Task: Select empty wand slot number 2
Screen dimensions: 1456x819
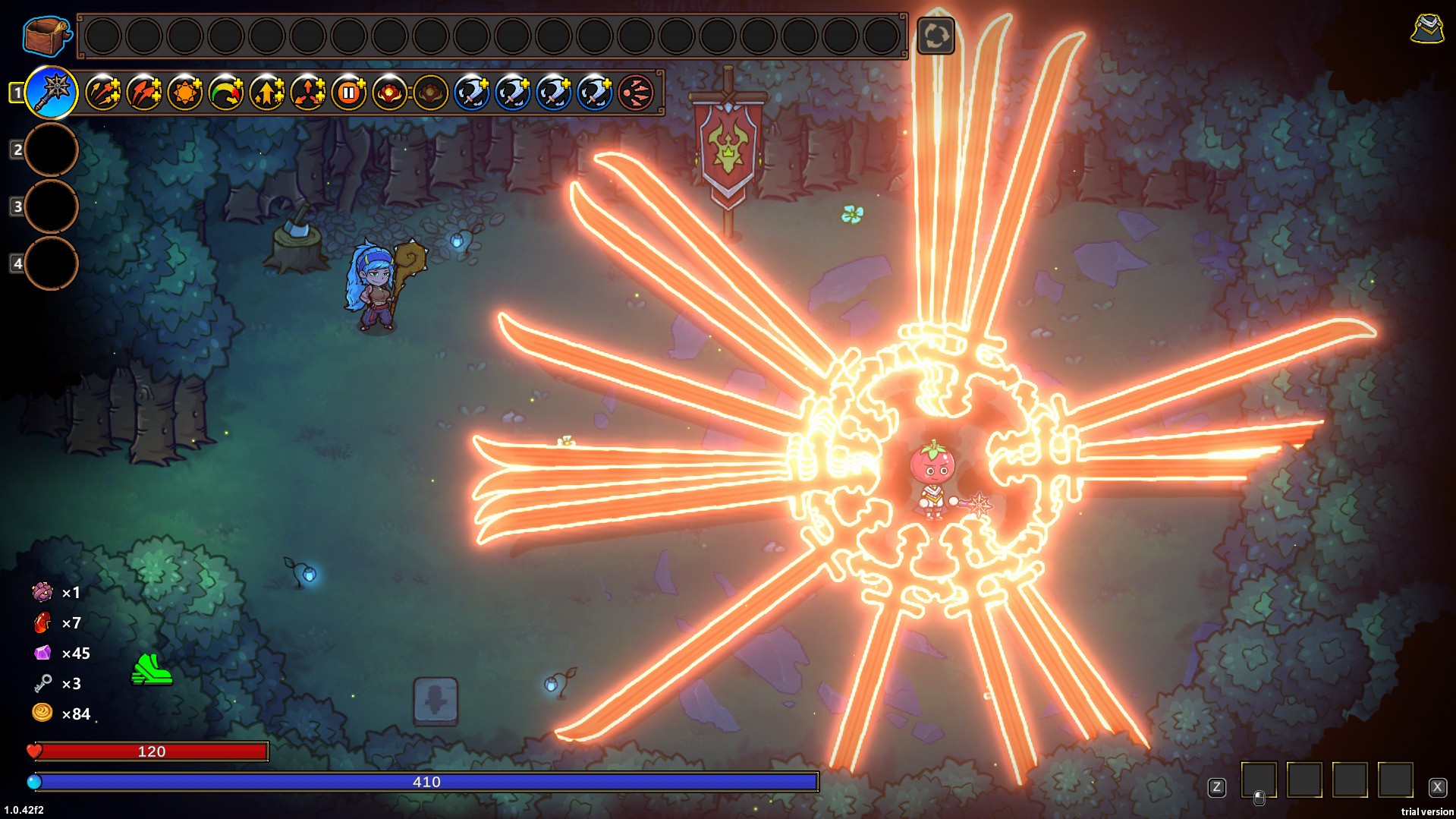Action: 52,150
